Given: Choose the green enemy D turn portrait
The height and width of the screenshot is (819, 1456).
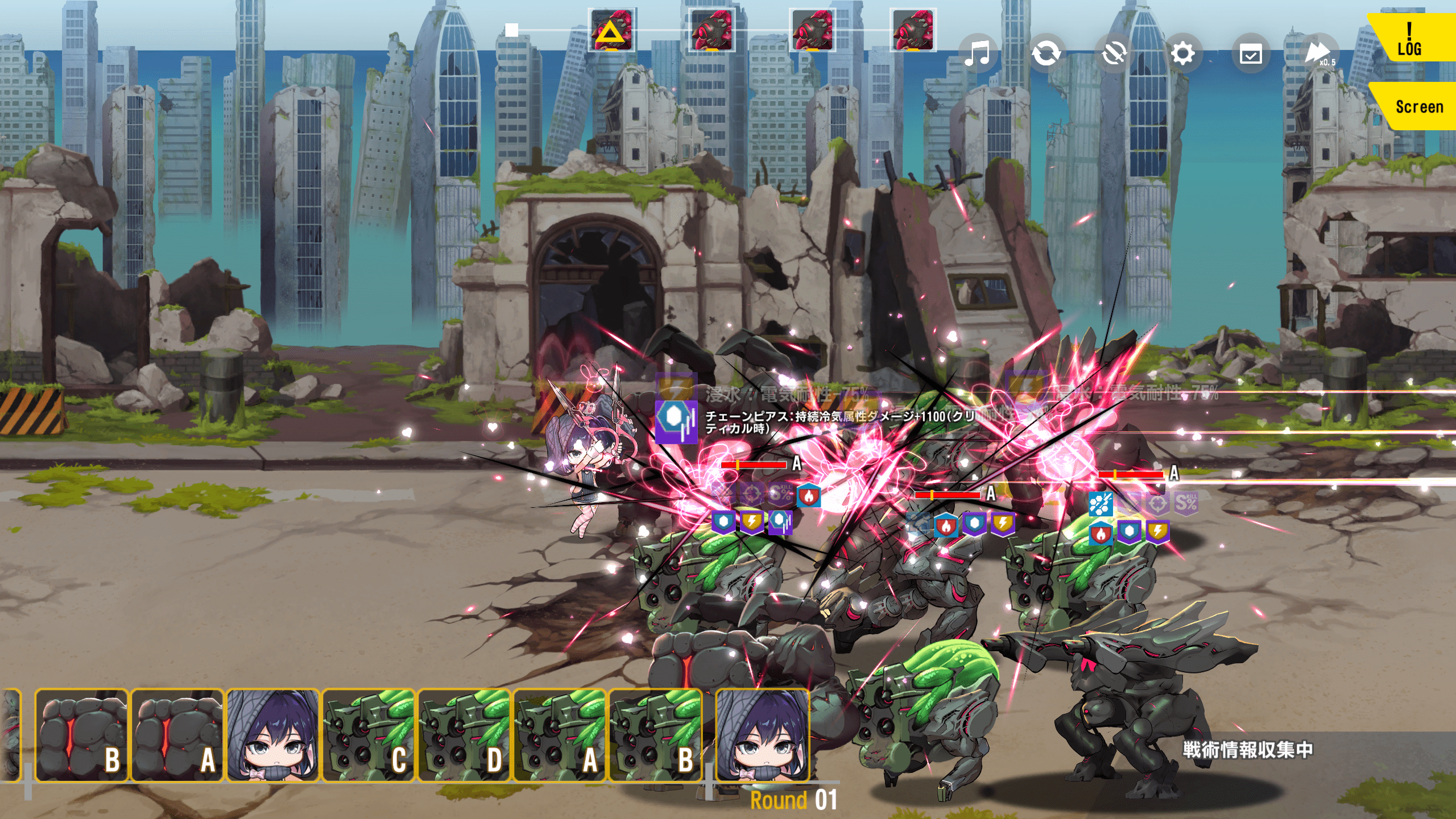Looking at the screenshot, I should pos(464,735).
